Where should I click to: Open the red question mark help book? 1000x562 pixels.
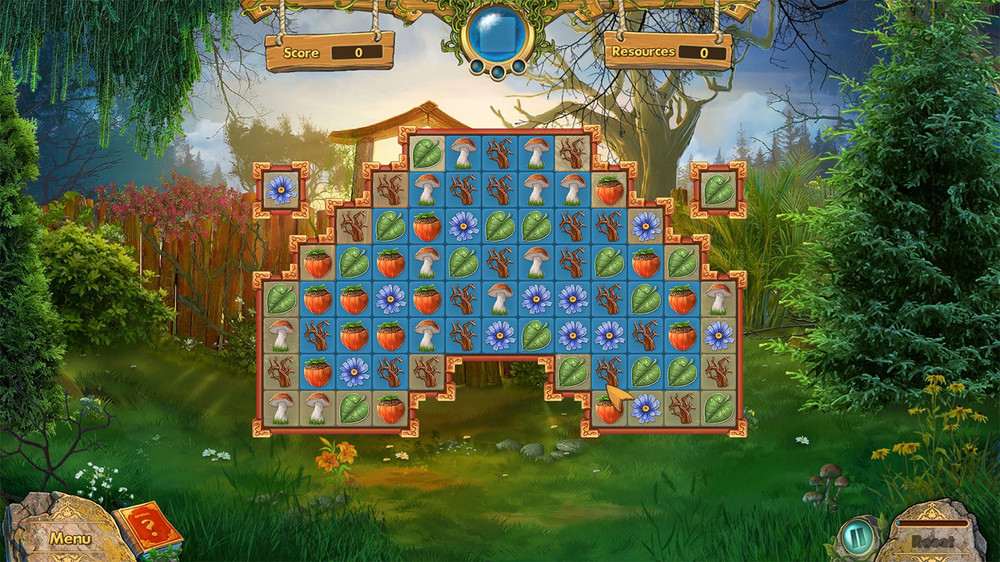[x=148, y=529]
